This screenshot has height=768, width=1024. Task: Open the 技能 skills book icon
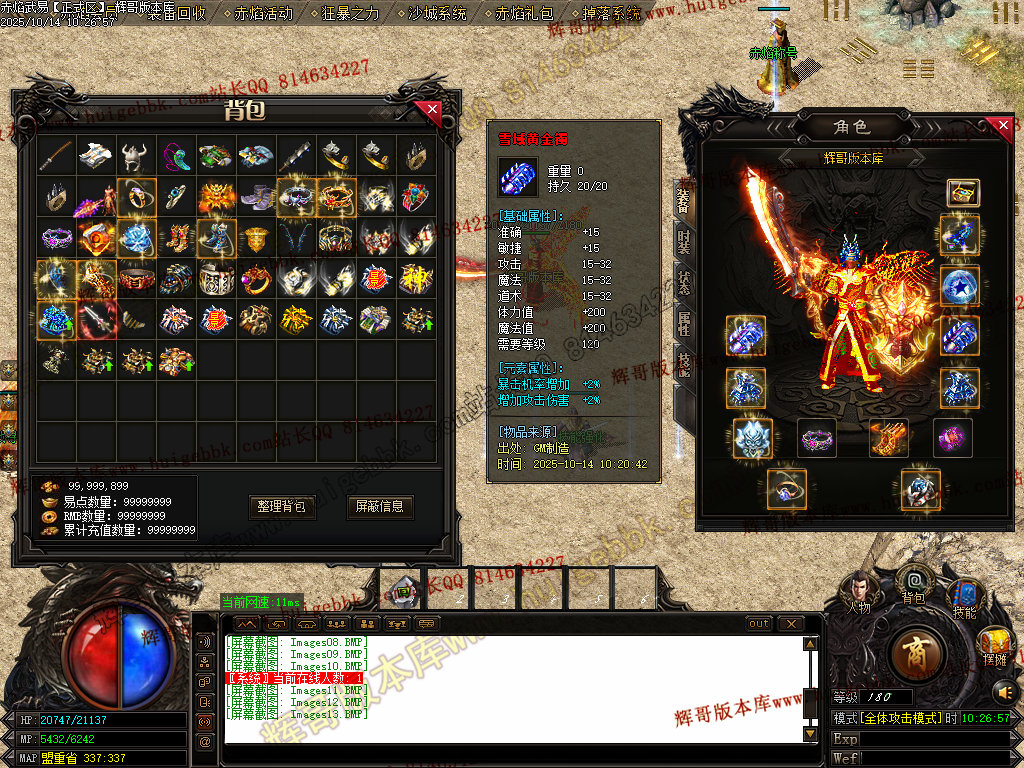pos(964,597)
